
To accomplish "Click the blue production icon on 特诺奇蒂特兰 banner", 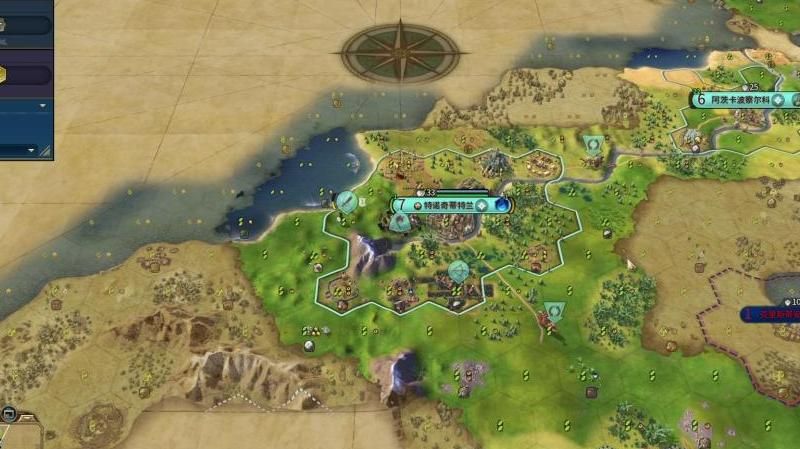I will click(501, 205).
